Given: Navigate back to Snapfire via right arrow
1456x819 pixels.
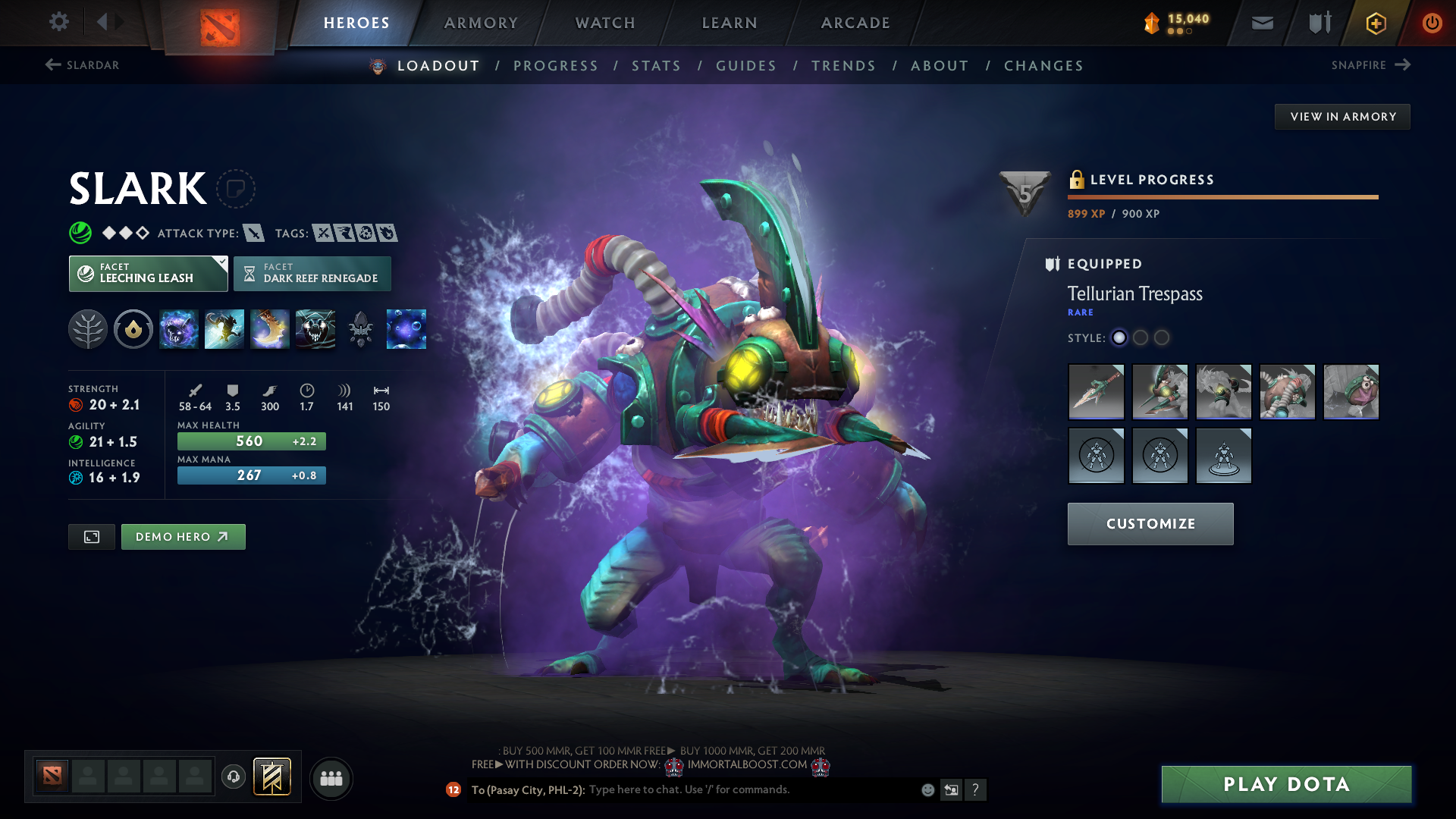Looking at the screenshot, I should 1402,65.
